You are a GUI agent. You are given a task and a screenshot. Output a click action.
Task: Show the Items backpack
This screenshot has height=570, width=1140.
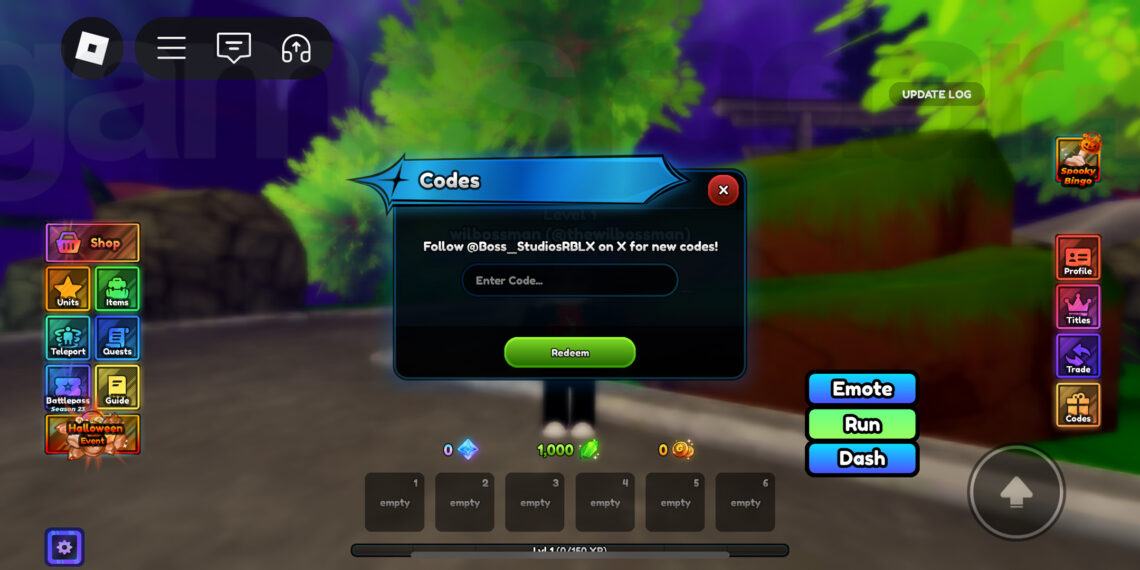tap(117, 289)
